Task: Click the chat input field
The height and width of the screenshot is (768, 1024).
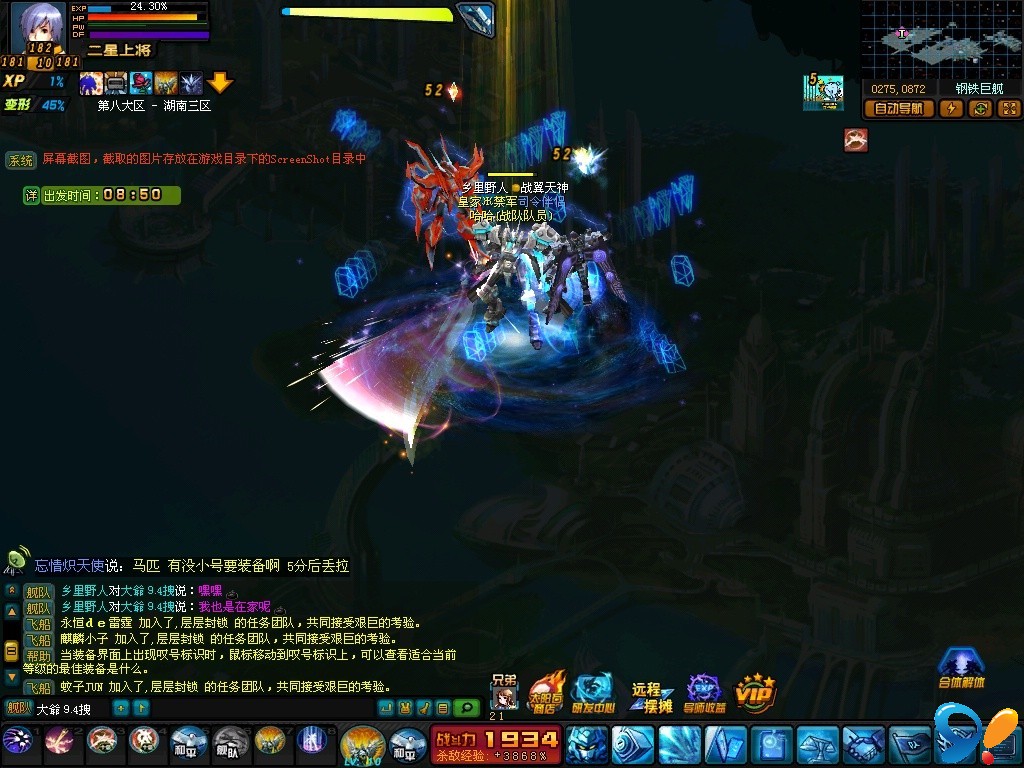Action: pos(70,709)
